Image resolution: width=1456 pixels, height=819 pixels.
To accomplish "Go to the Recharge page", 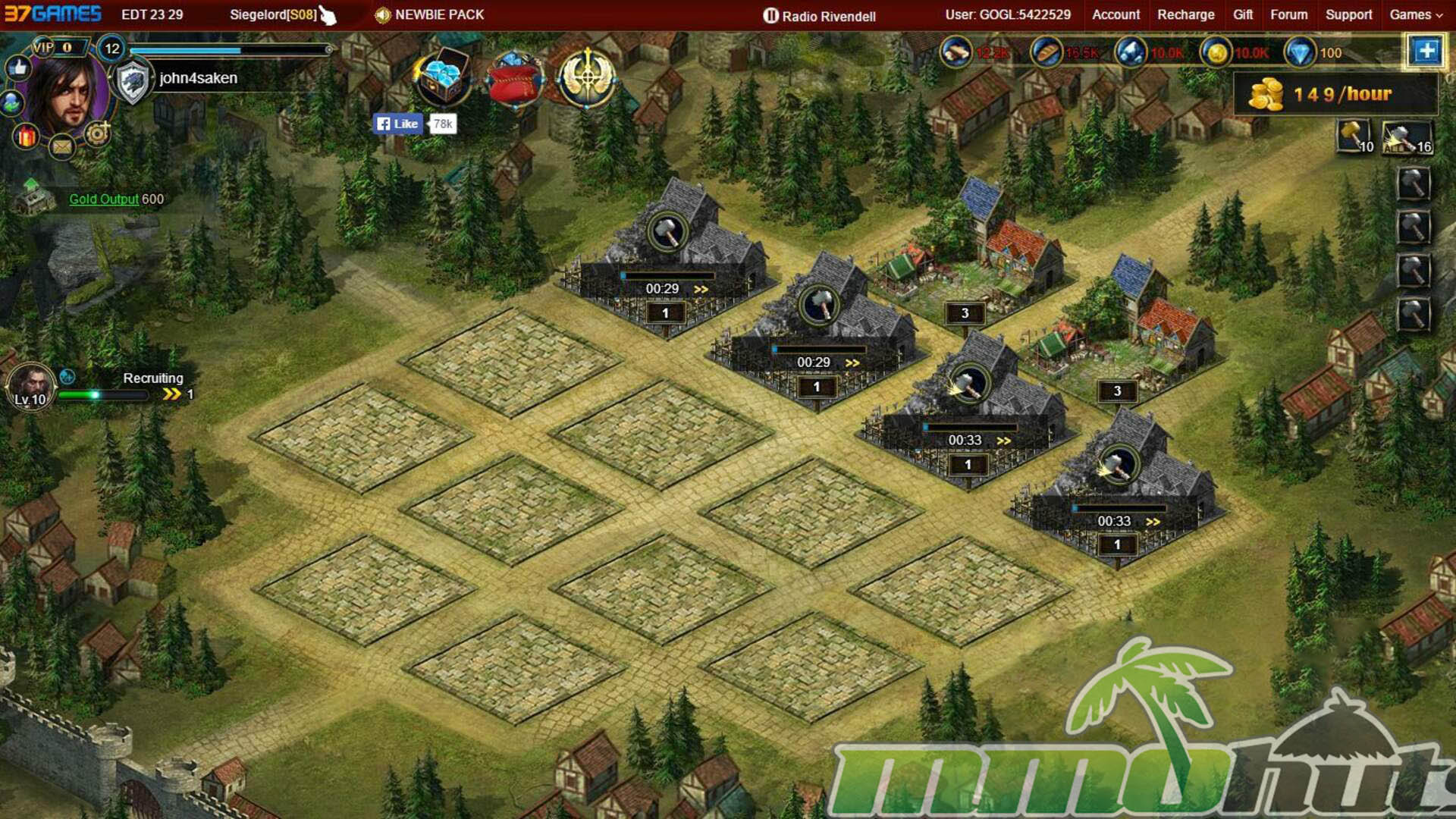I will 1185,14.
